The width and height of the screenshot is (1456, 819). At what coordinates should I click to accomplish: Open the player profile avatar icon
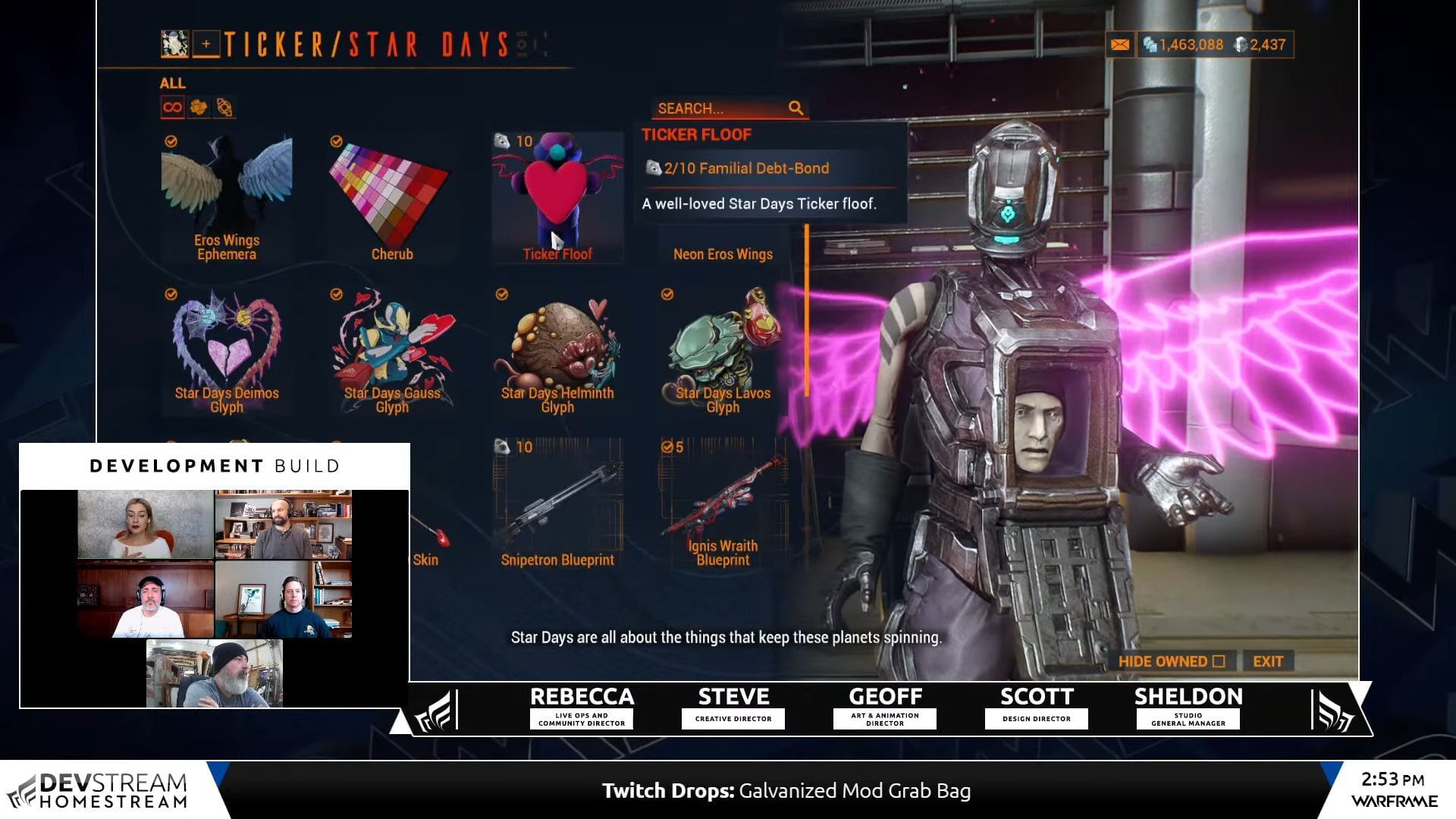tap(174, 45)
